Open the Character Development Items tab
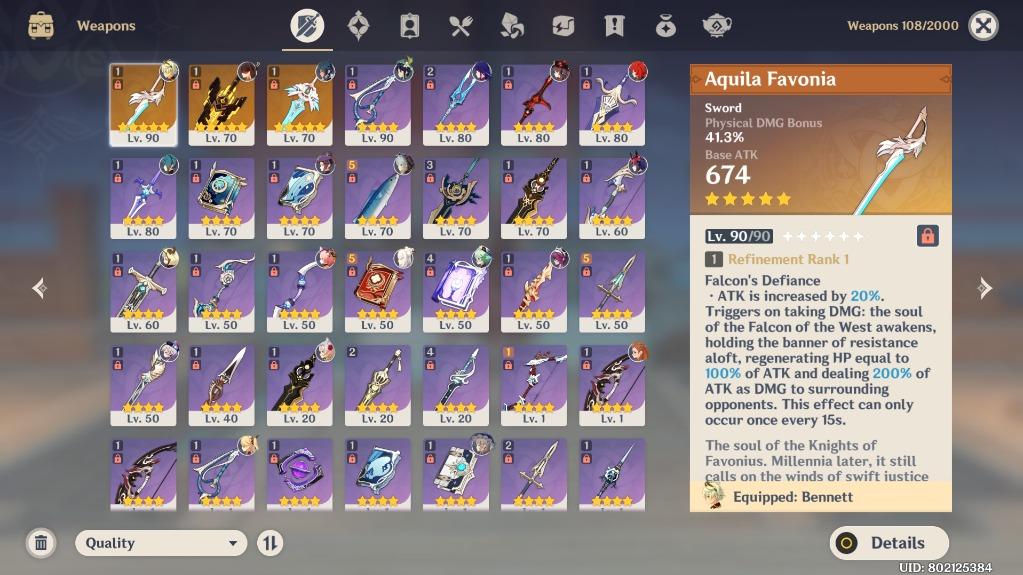The image size is (1023, 575). 409,26
